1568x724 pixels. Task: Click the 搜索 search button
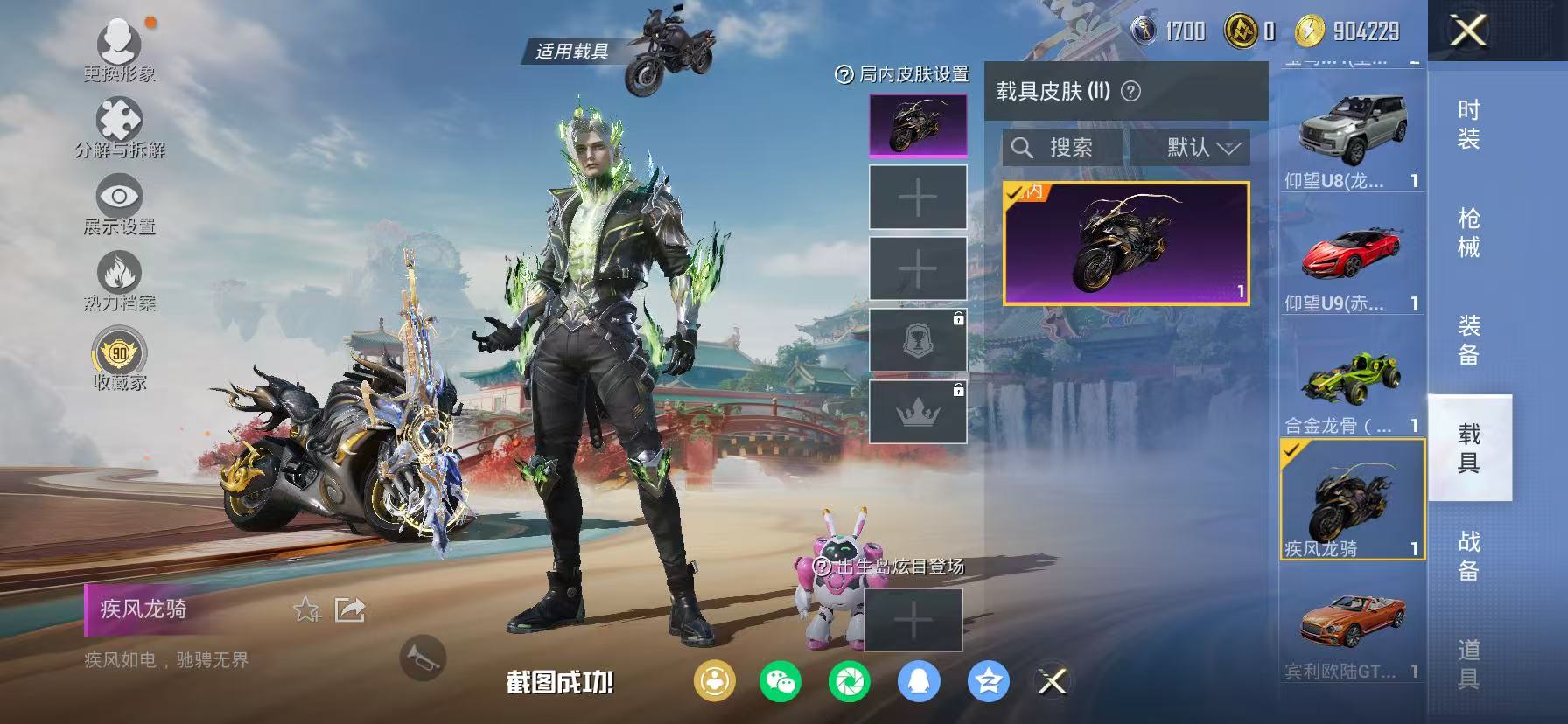(x=1059, y=147)
